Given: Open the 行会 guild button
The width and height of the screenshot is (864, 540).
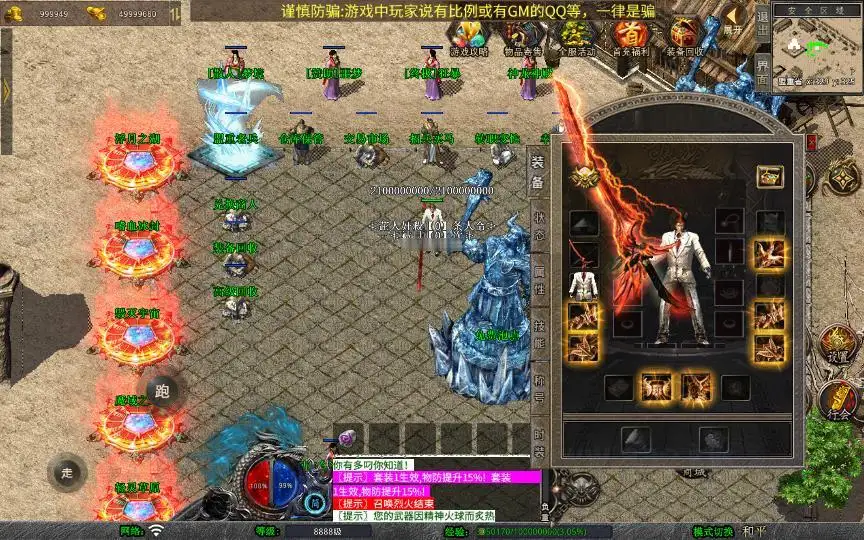Looking at the screenshot, I should [x=838, y=400].
